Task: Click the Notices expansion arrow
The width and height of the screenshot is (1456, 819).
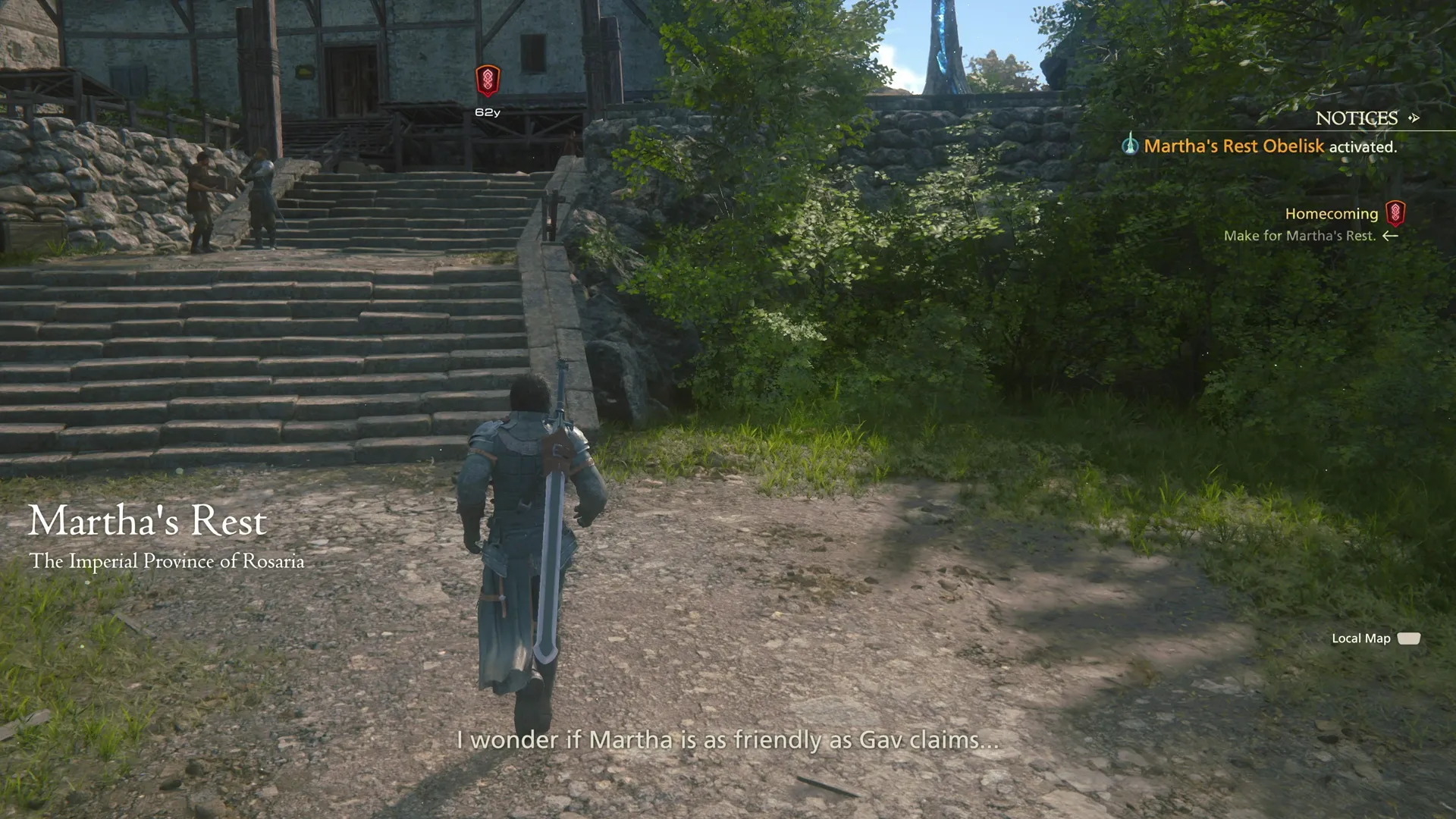Action: (x=1414, y=118)
